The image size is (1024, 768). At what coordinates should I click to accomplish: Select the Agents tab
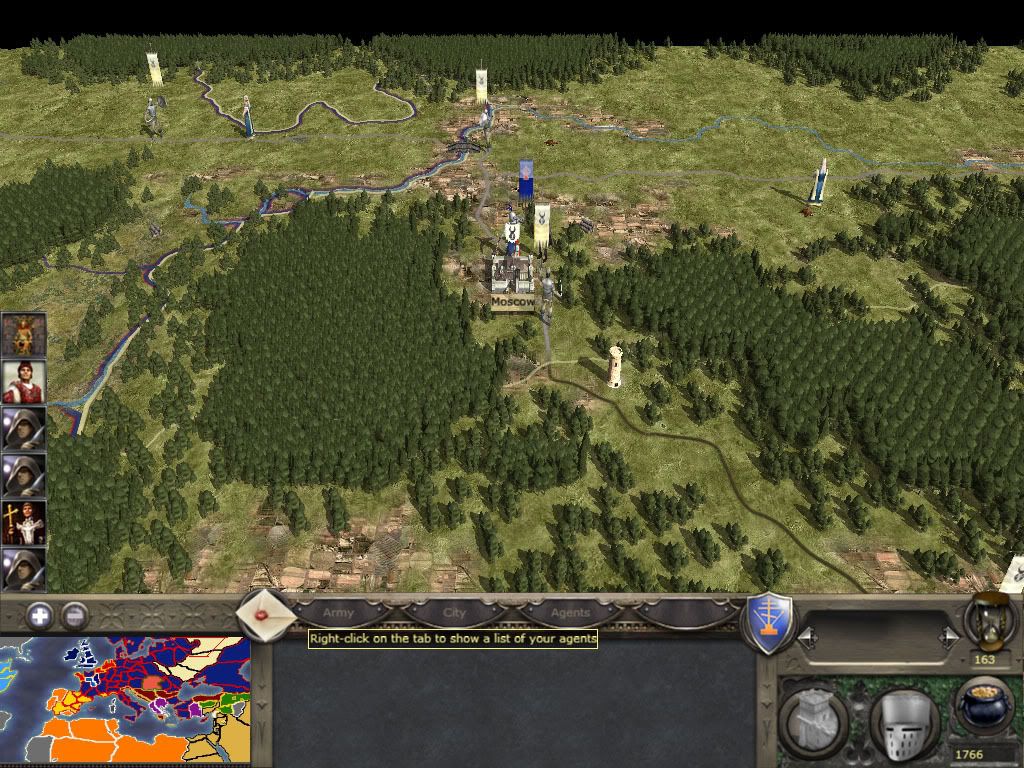[570, 612]
